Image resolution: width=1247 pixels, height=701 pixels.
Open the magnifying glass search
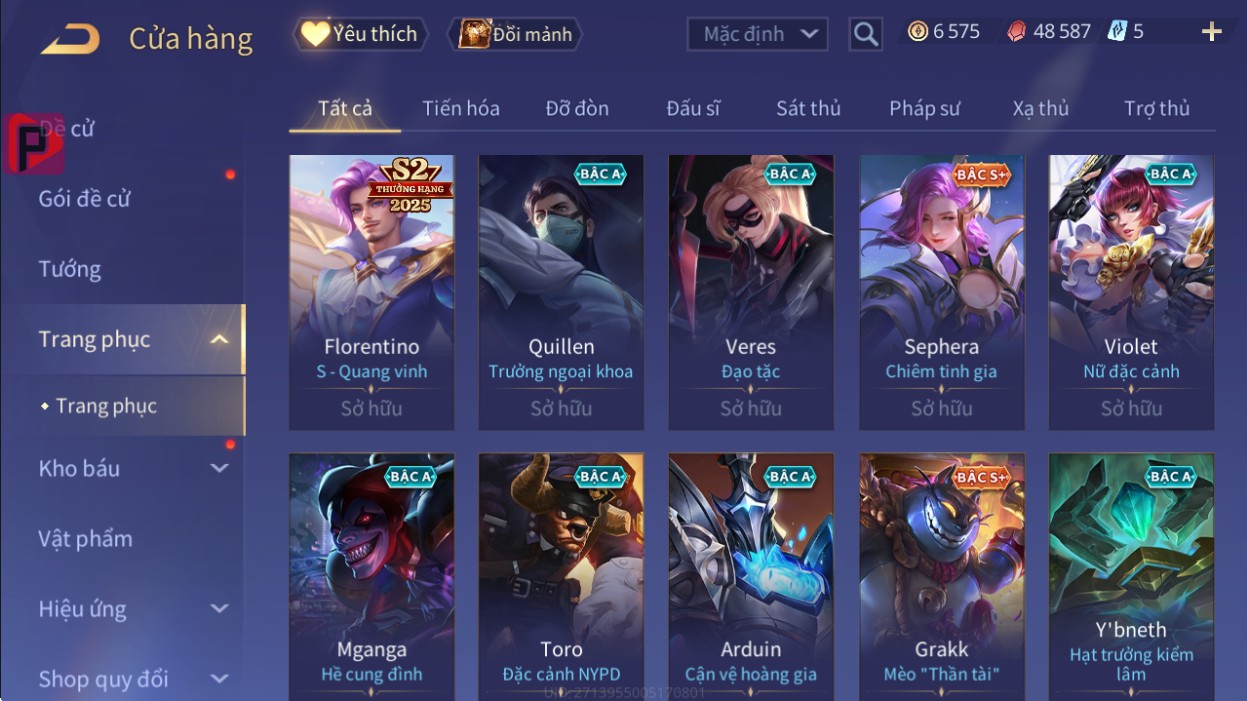[865, 34]
